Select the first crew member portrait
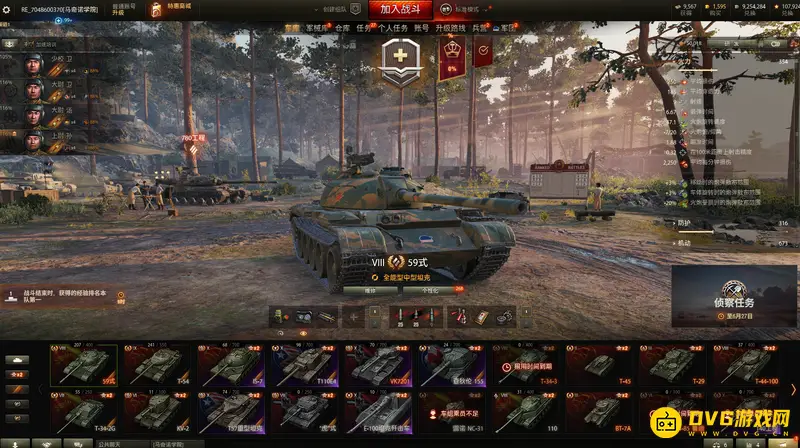The width and height of the screenshot is (800, 448). [x=36, y=62]
